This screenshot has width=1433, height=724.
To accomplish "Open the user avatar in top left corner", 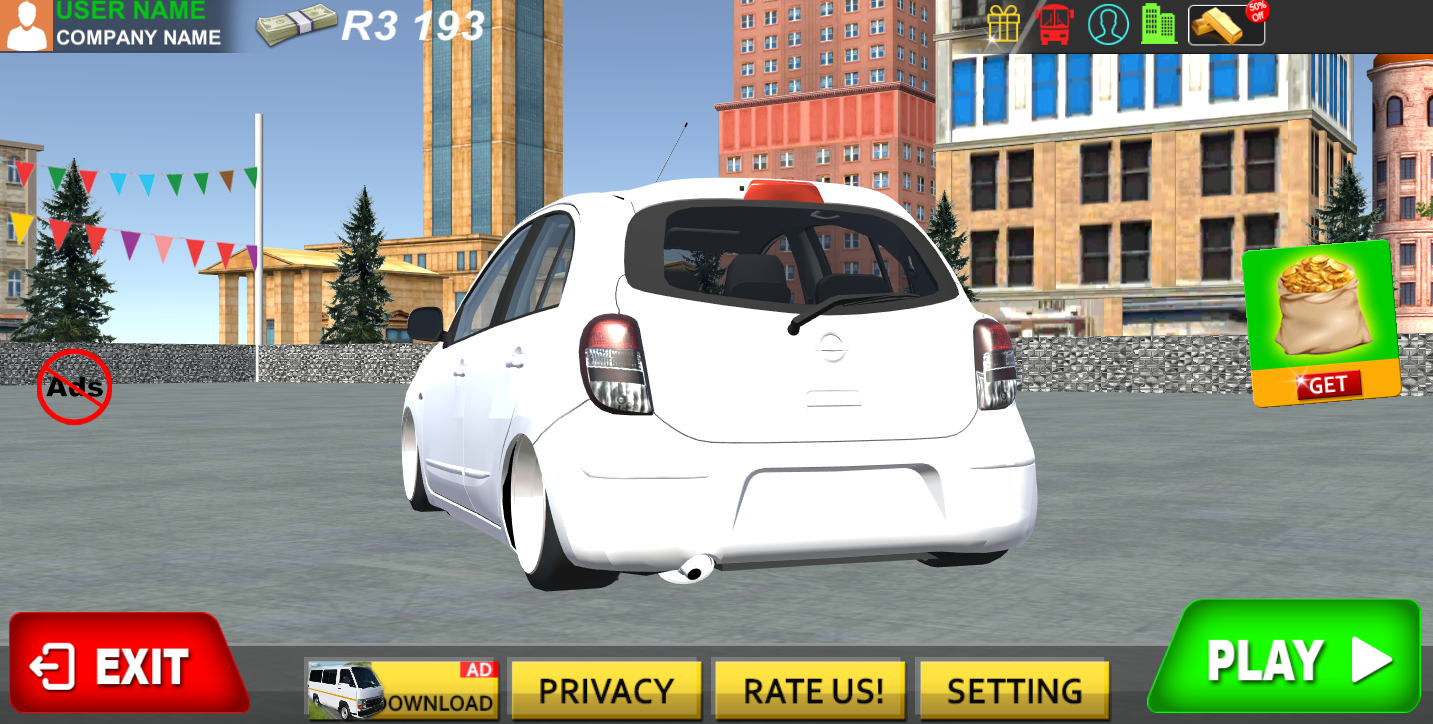I will click(x=27, y=24).
